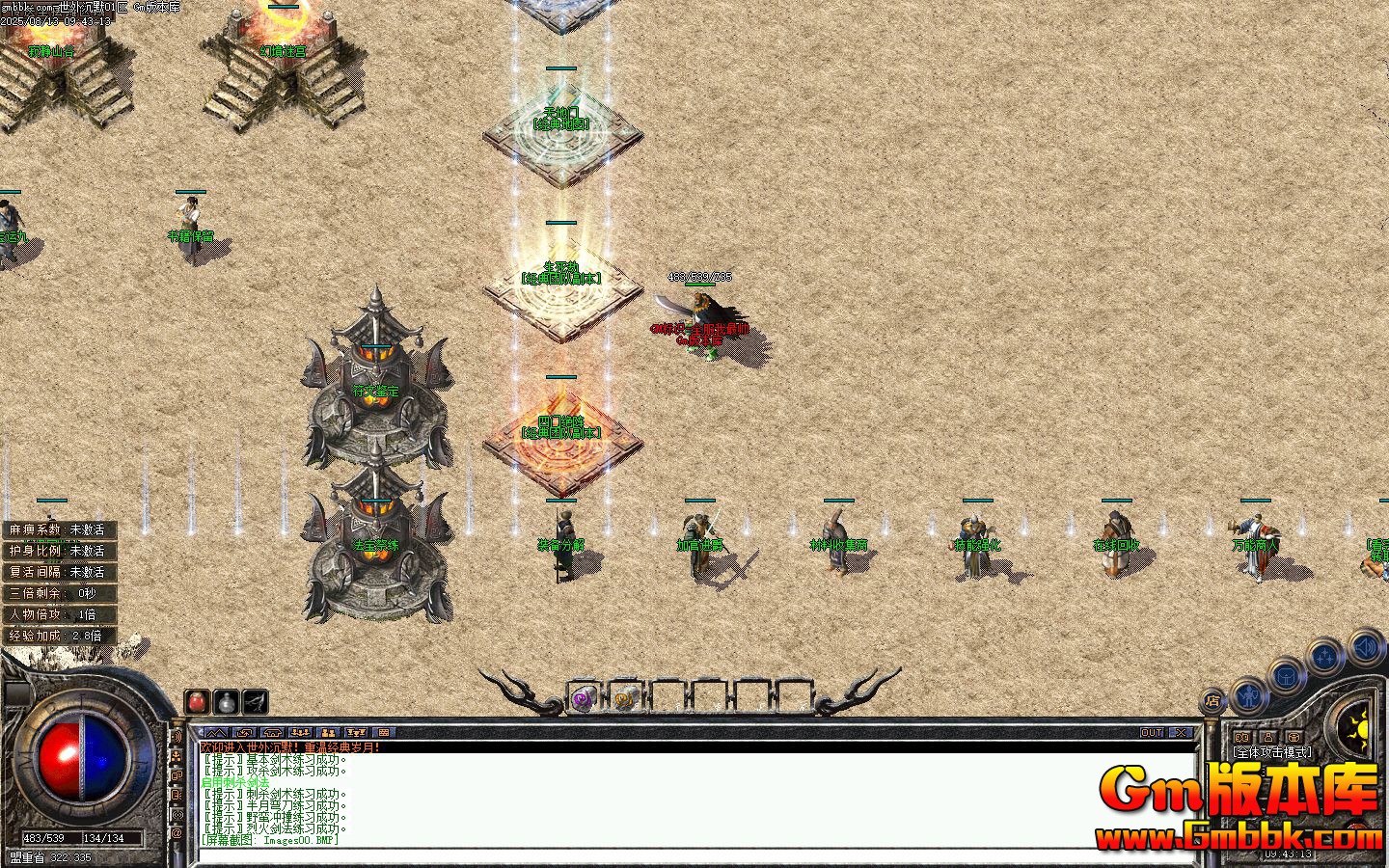Click the telephone icon chat toolbar button
Image resolution: width=1389 pixels, height=868 pixels.
pyautogui.click(x=272, y=733)
